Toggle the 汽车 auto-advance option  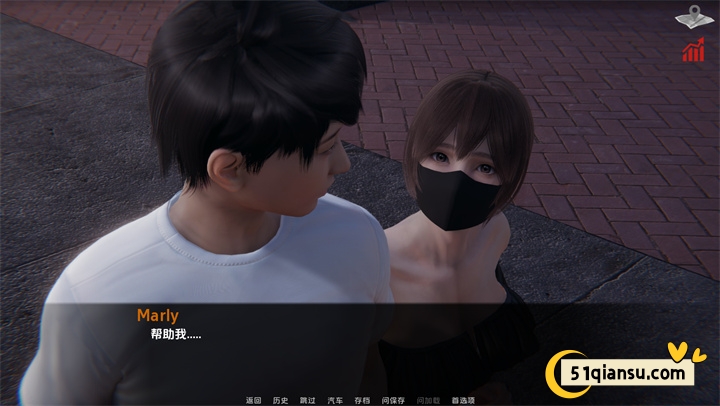click(x=335, y=400)
